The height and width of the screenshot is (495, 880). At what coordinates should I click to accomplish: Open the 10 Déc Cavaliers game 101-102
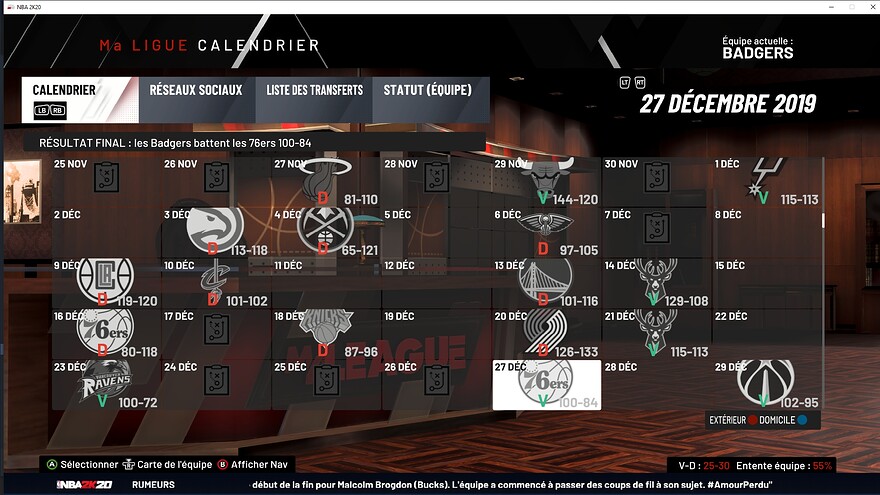tap(216, 282)
